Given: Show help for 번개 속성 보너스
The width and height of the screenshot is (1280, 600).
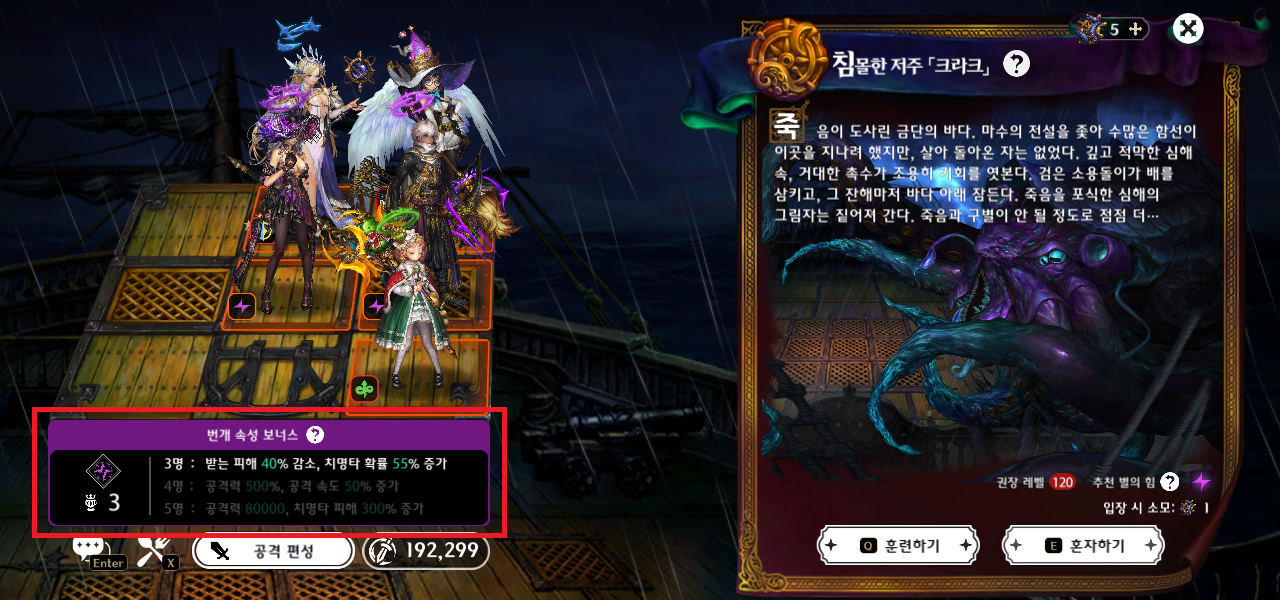Looking at the screenshot, I should tap(315, 435).
